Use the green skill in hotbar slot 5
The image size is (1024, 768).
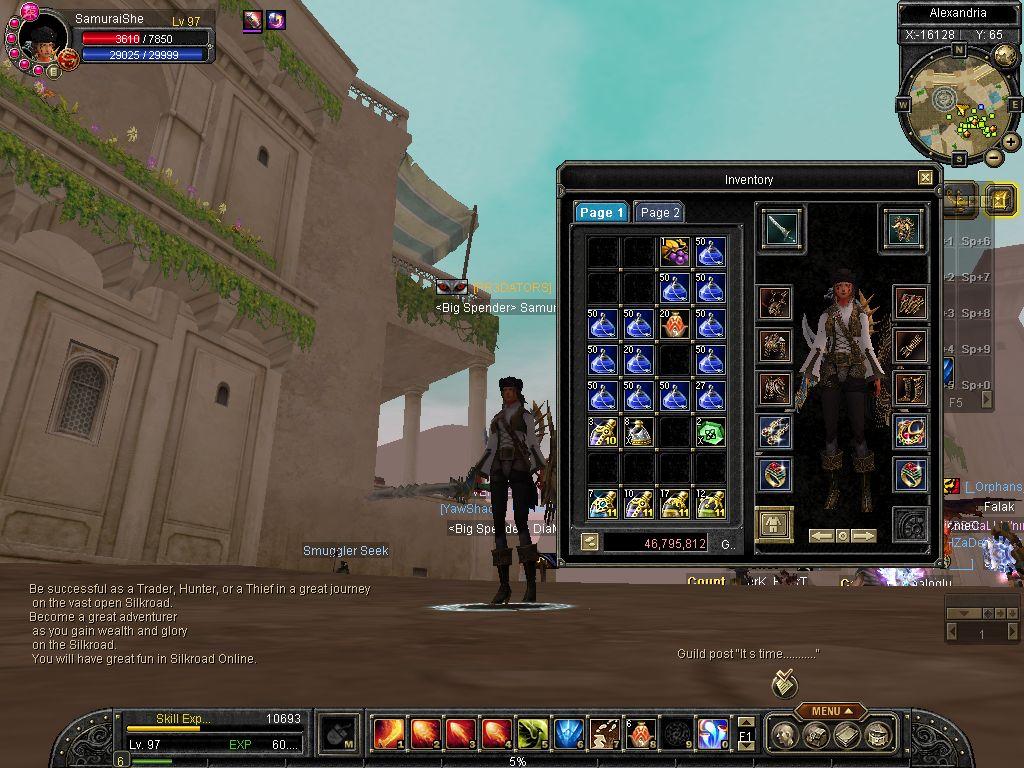[x=531, y=733]
